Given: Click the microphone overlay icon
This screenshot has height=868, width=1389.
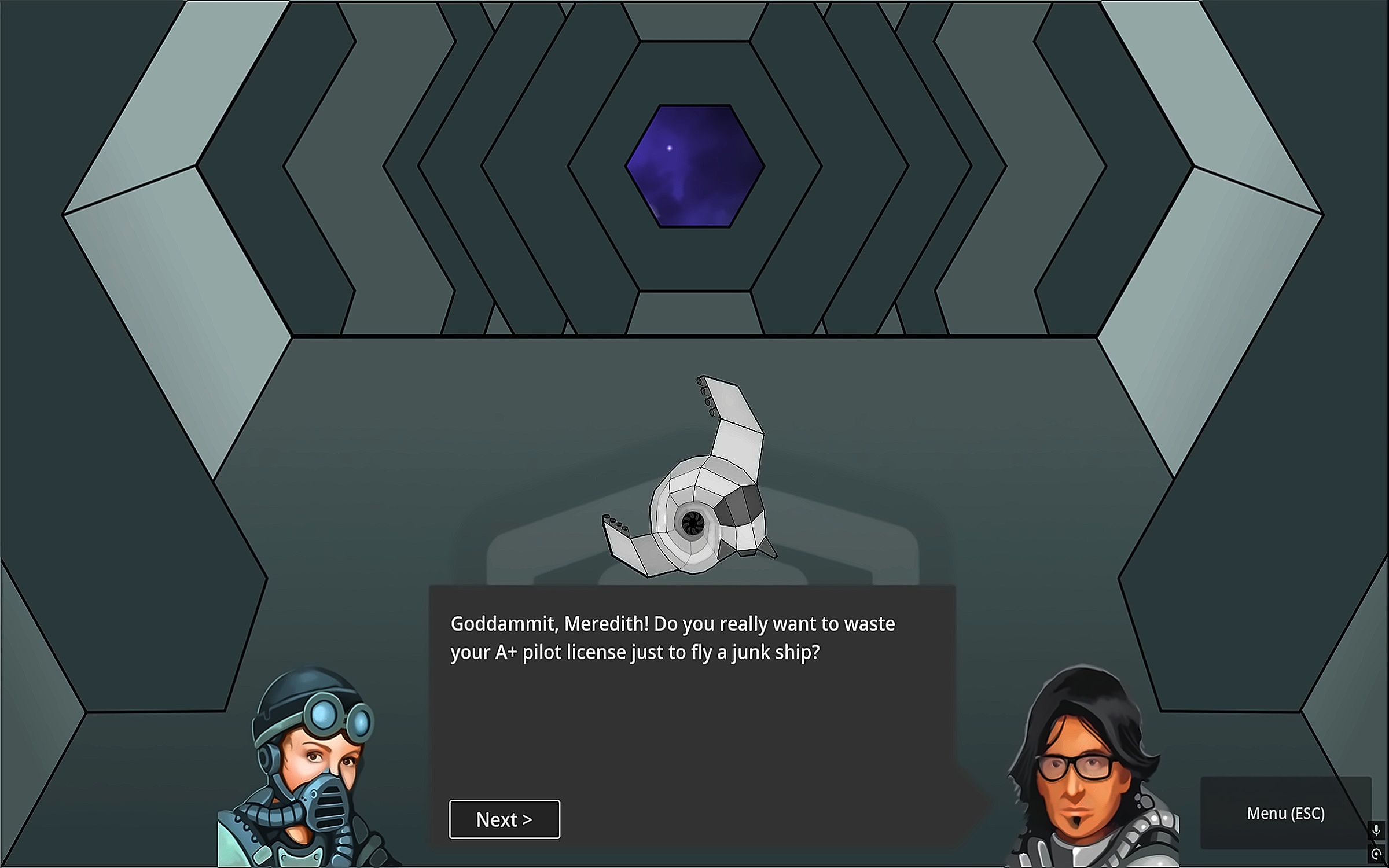Looking at the screenshot, I should coord(1376,830).
